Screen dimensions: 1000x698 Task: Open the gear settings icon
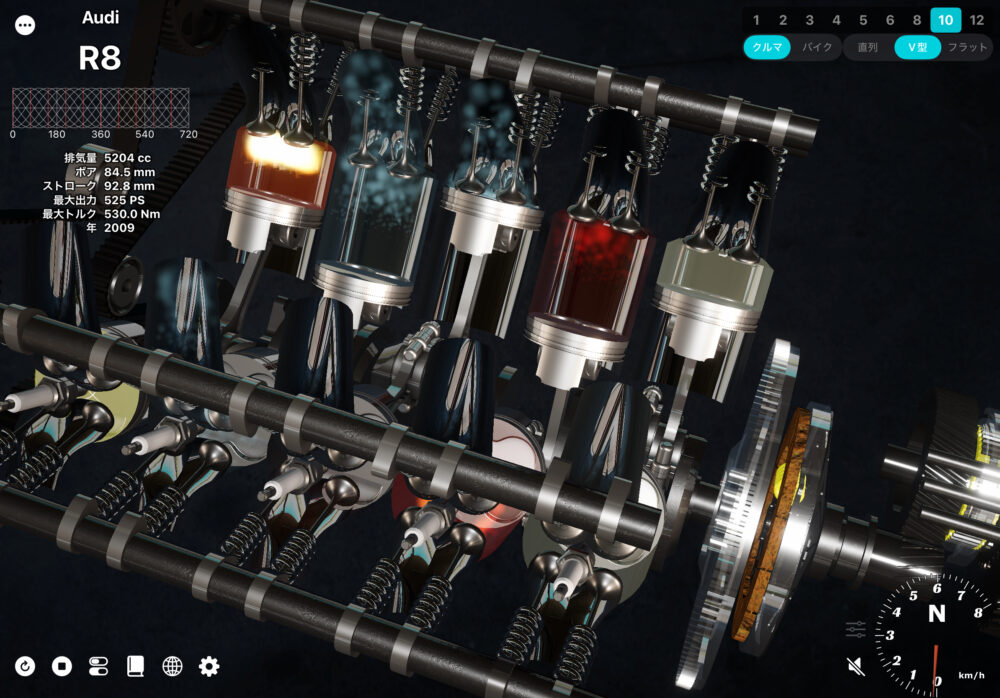click(x=209, y=666)
